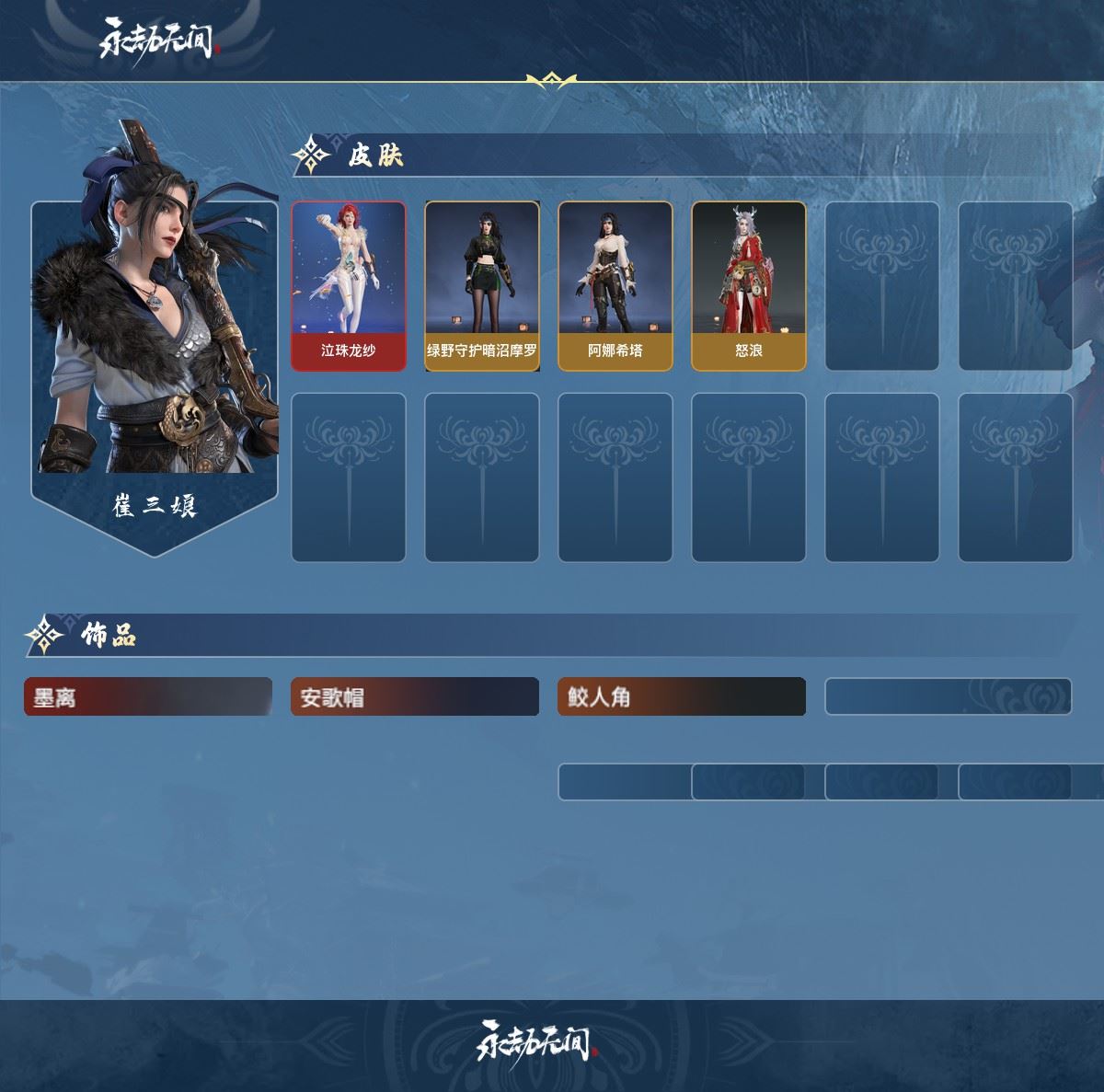Select the 鲛人角 accessory entry
Screen dimensions: 1104x1092
(682, 697)
